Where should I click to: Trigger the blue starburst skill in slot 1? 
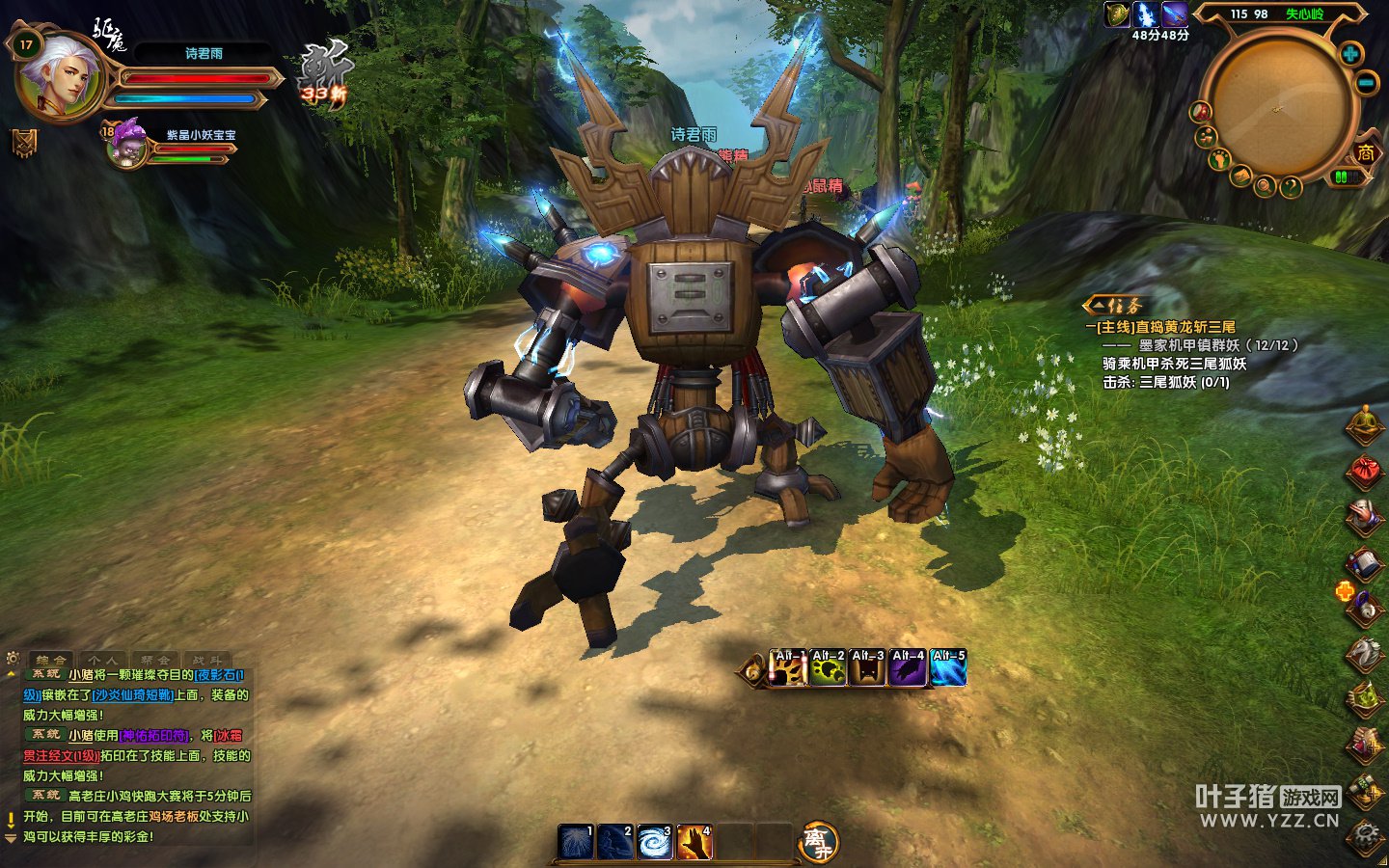(x=576, y=842)
